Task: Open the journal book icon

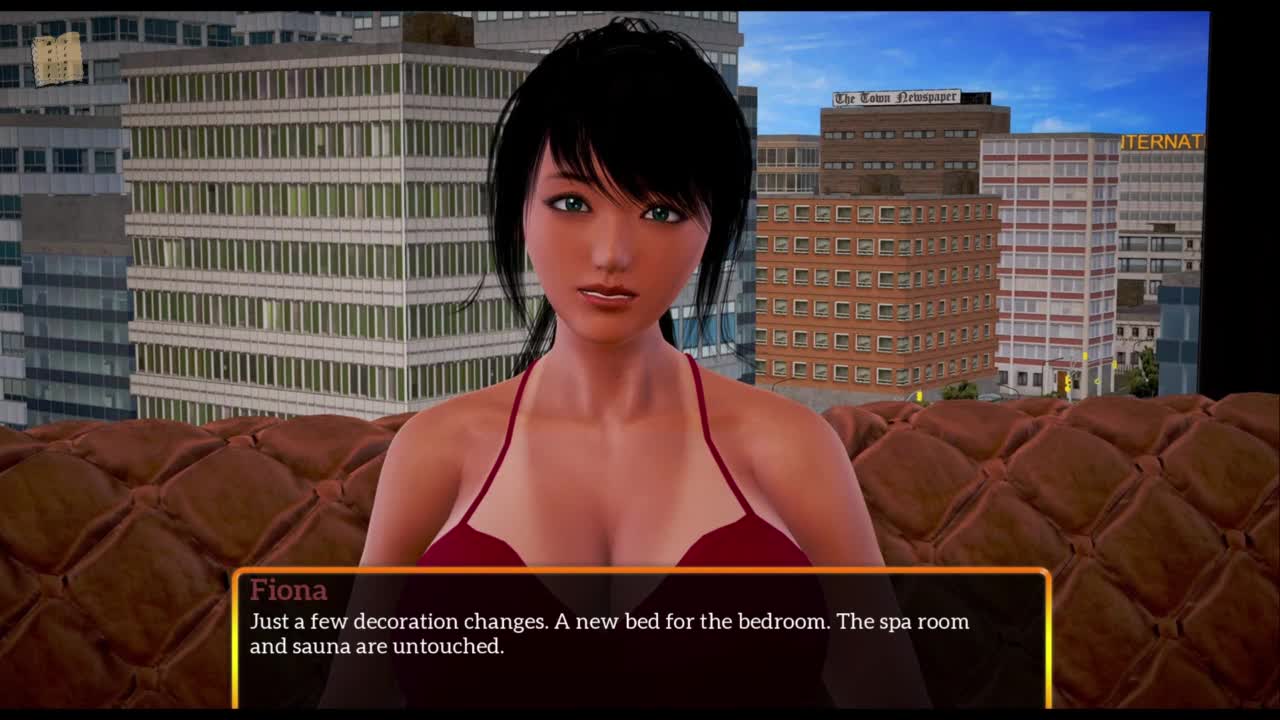Action: (x=57, y=59)
